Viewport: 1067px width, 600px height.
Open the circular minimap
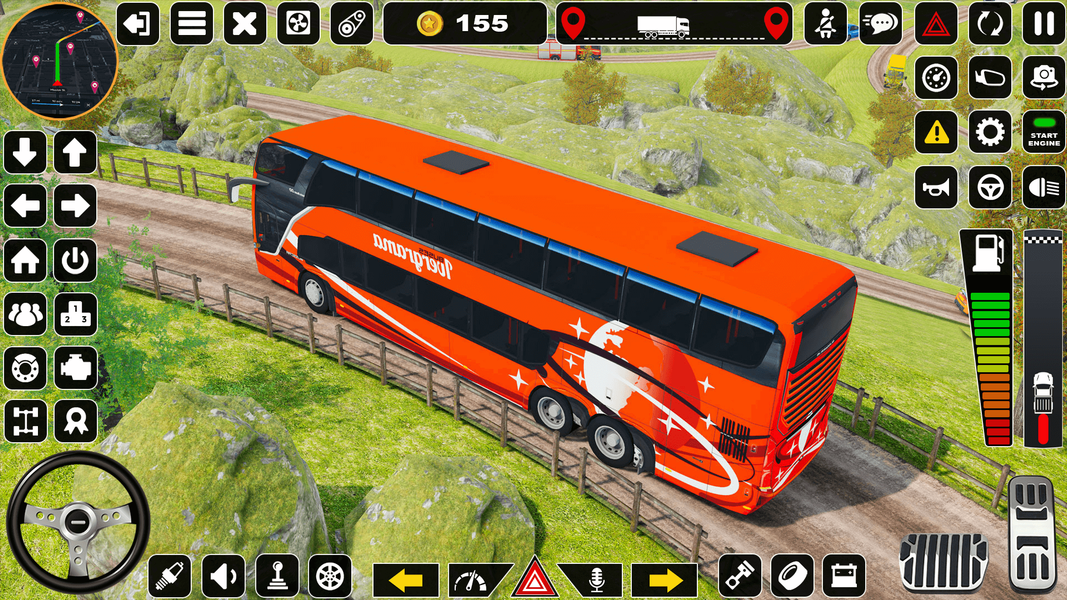(x=59, y=60)
